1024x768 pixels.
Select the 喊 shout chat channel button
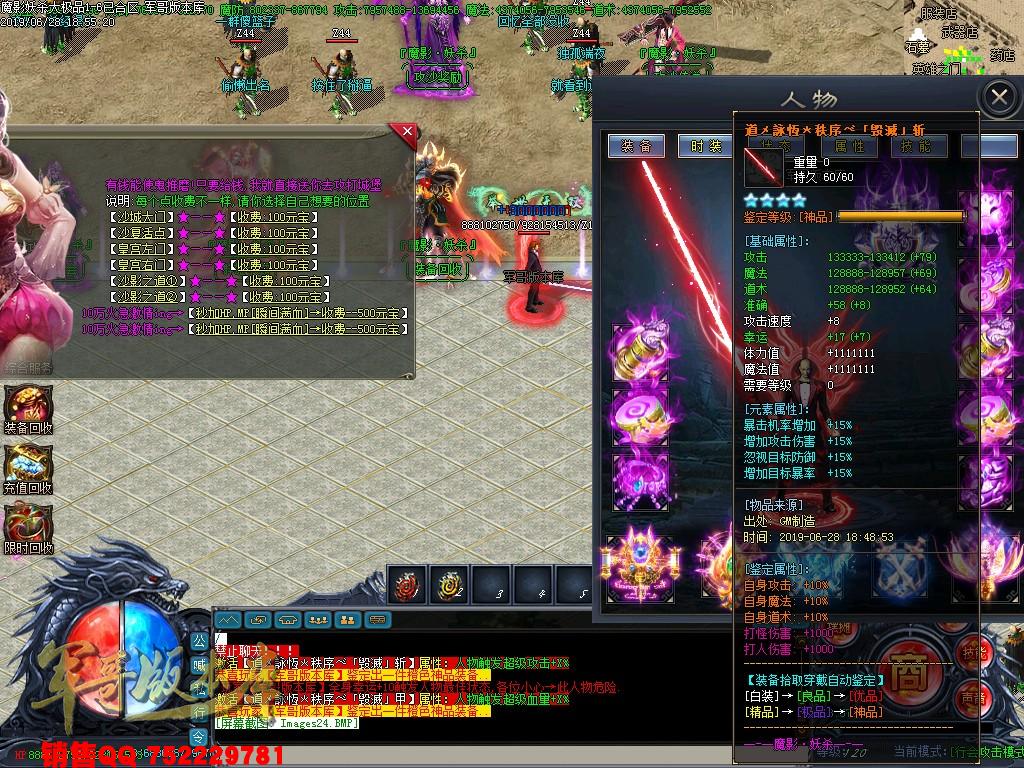(199, 664)
